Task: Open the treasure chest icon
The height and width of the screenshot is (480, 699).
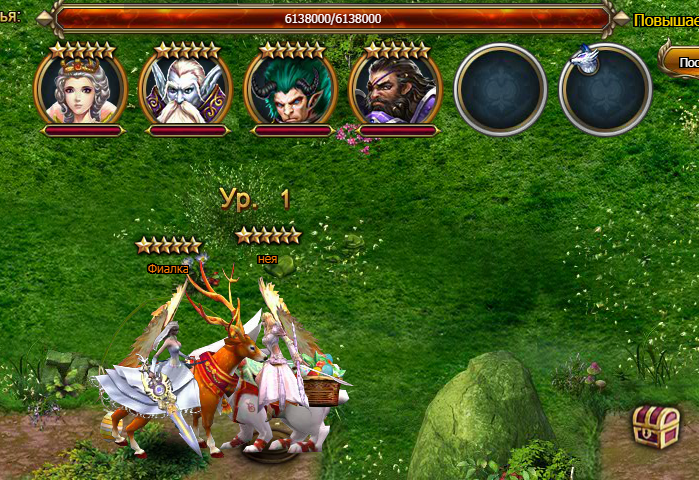Action: coord(656,426)
